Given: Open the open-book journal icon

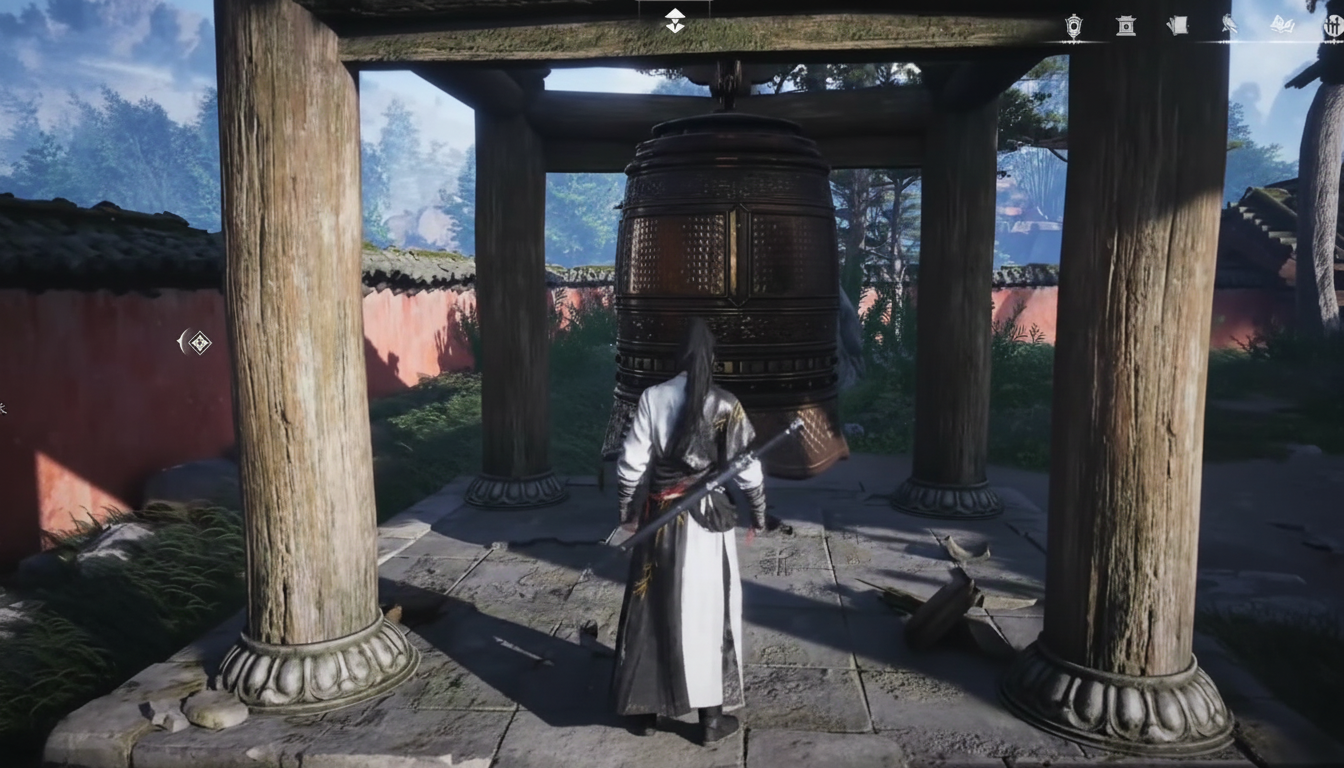Looking at the screenshot, I should (1282, 26).
